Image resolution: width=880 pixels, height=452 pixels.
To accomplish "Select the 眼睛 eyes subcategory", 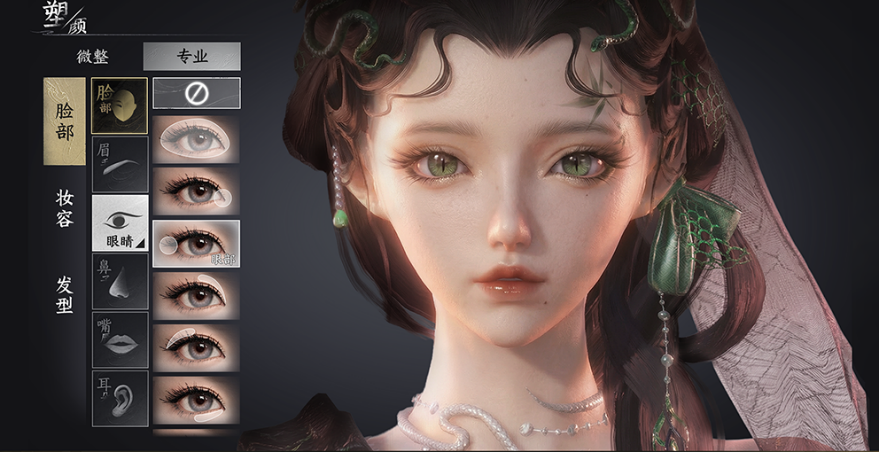I will point(120,222).
